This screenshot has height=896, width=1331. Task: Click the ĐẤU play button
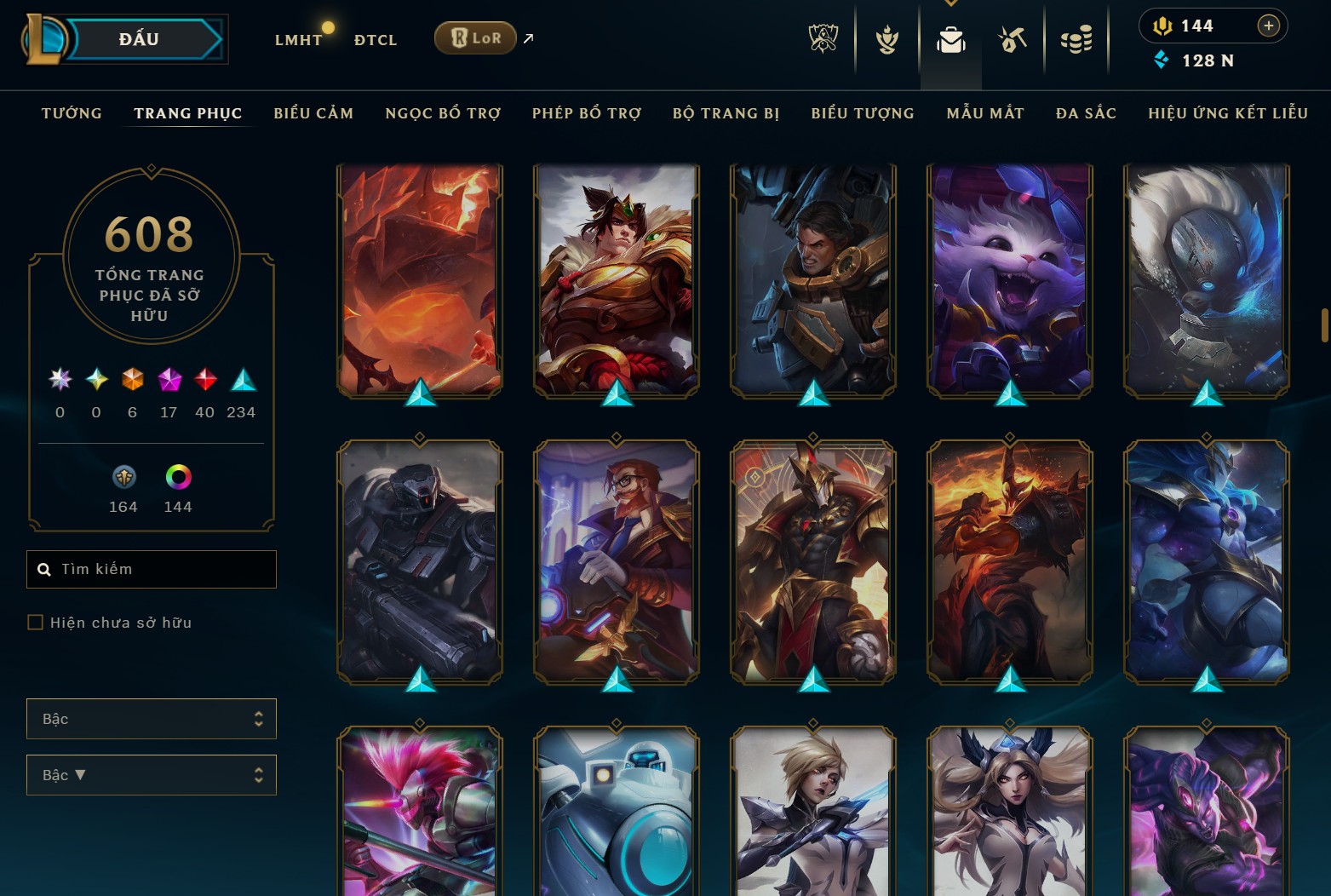click(x=141, y=38)
